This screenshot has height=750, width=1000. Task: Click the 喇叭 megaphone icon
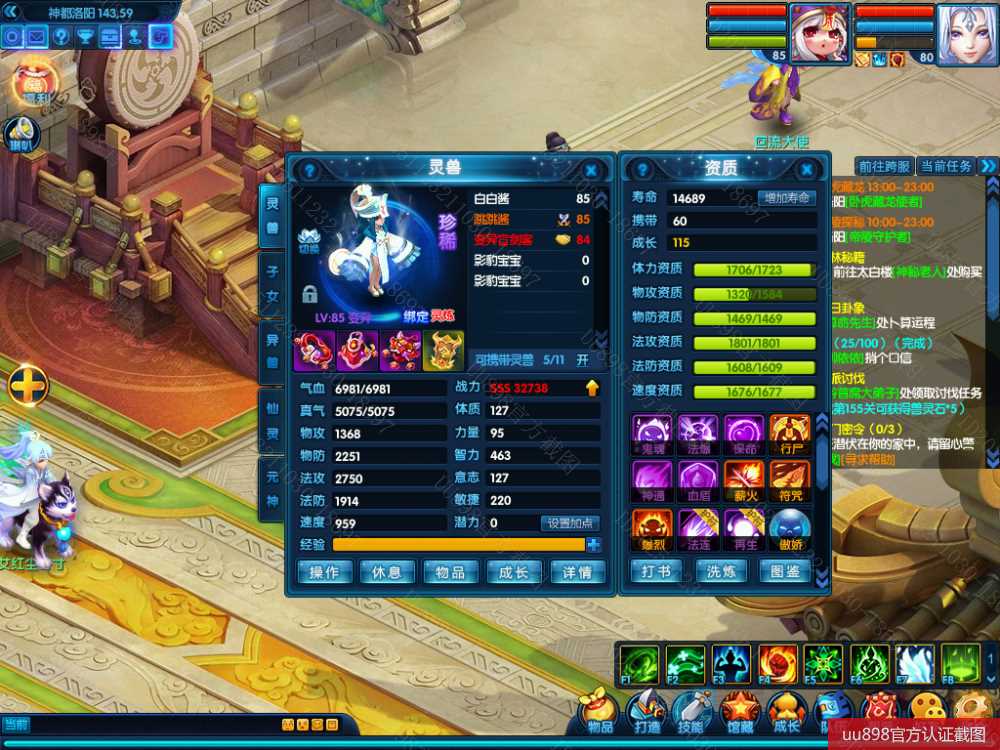coord(21,131)
